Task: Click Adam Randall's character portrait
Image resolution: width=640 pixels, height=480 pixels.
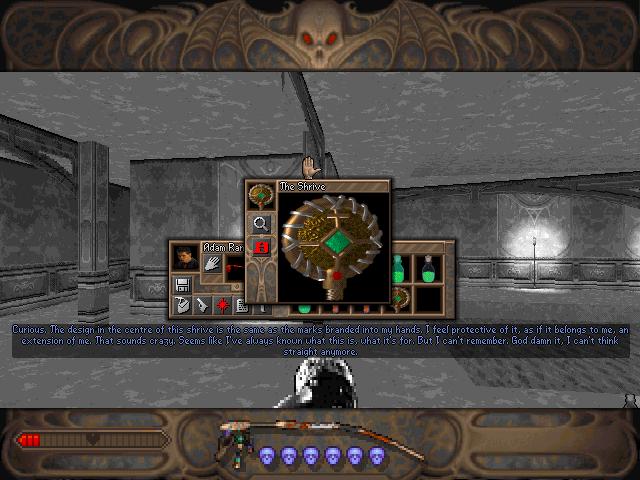Action: [184, 259]
